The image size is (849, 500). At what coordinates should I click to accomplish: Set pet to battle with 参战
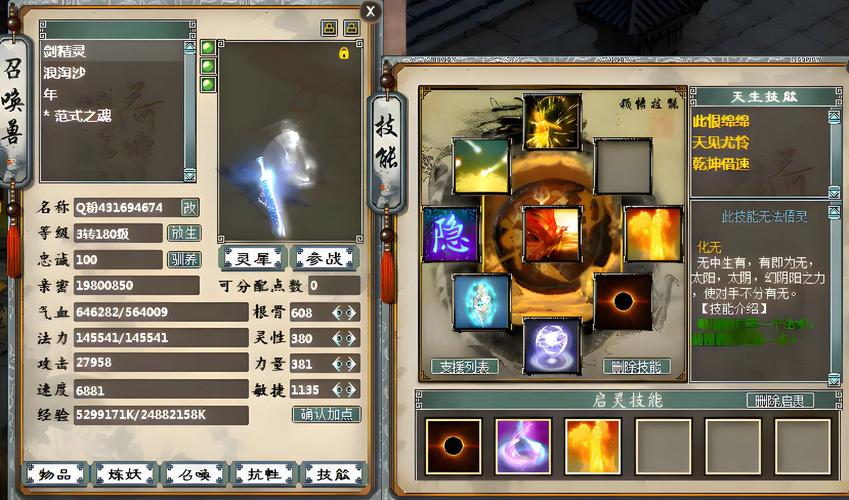tap(323, 258)
